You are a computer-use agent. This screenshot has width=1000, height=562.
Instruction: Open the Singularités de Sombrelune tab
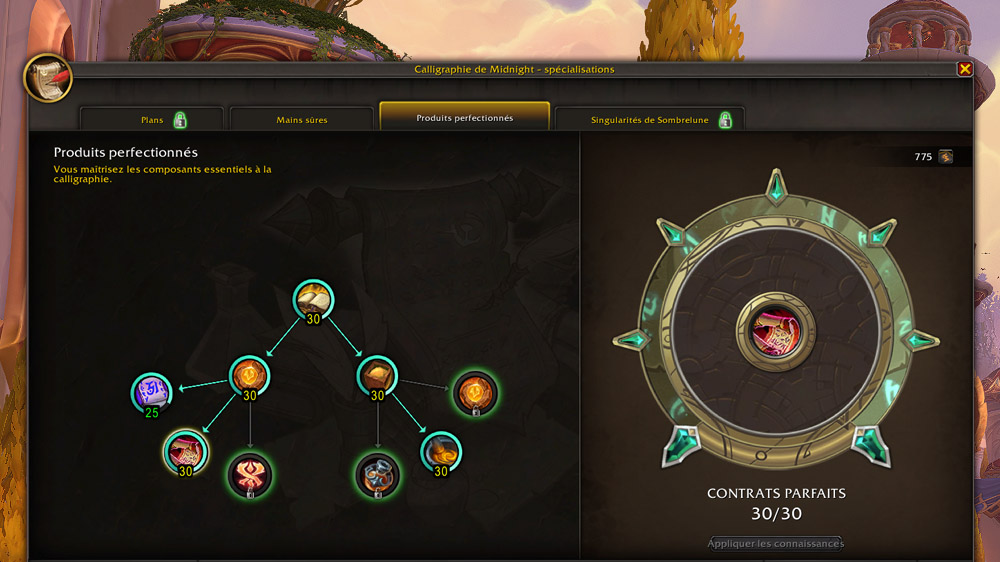click(x=649, y=120)
